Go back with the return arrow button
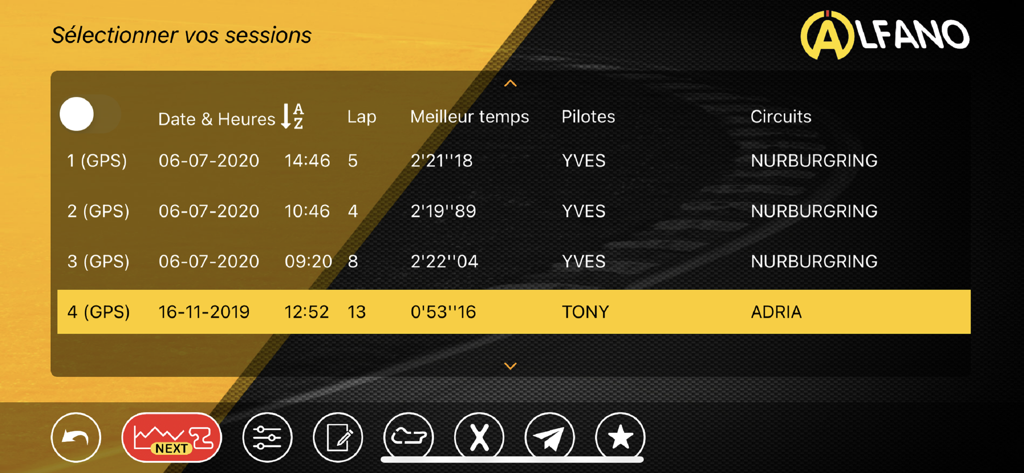This screenshot has height=473, width=1024. pyautogui.click(x=76, y=437)
